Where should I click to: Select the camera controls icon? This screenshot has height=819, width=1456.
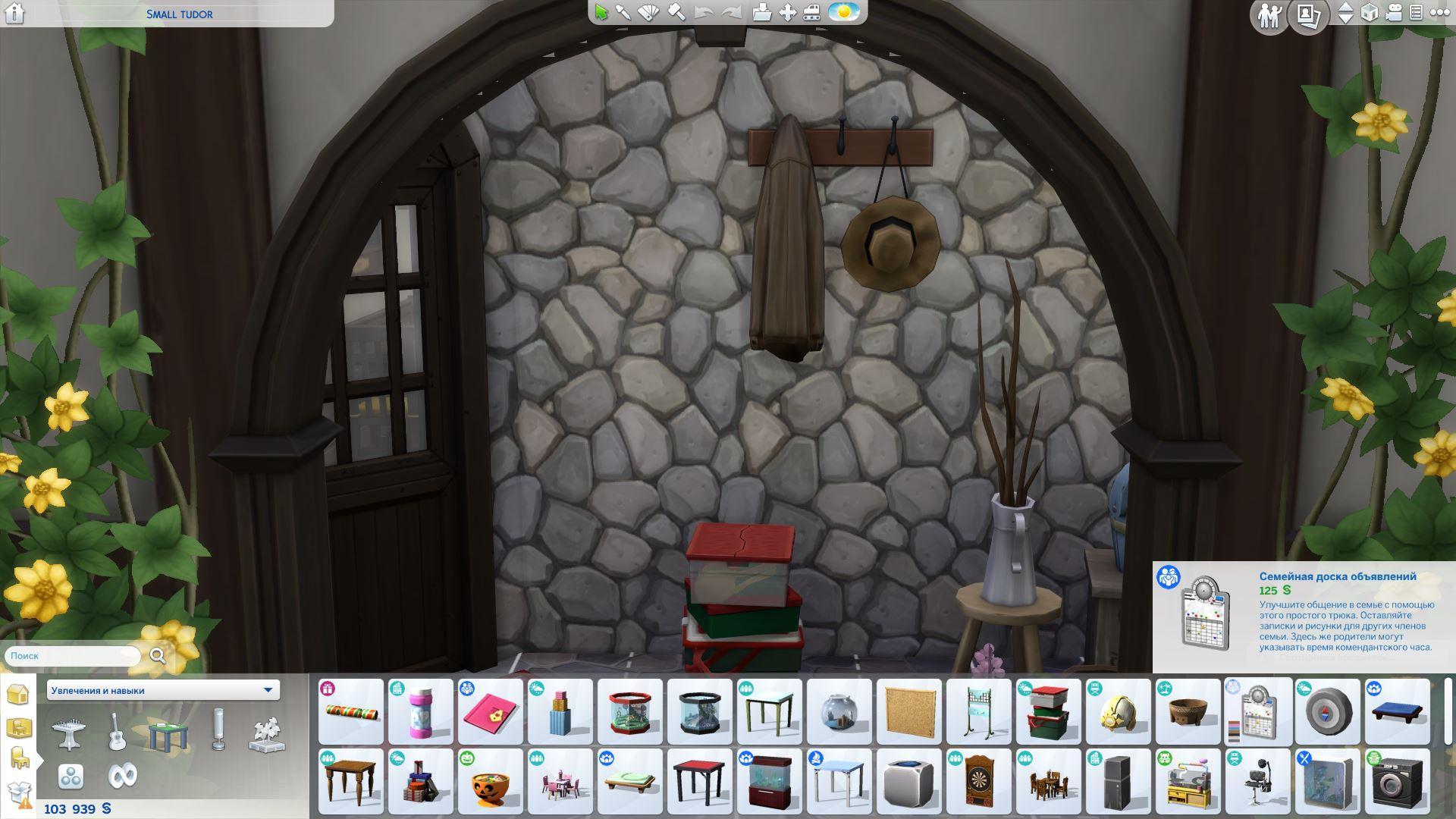tap(1393, 13)
